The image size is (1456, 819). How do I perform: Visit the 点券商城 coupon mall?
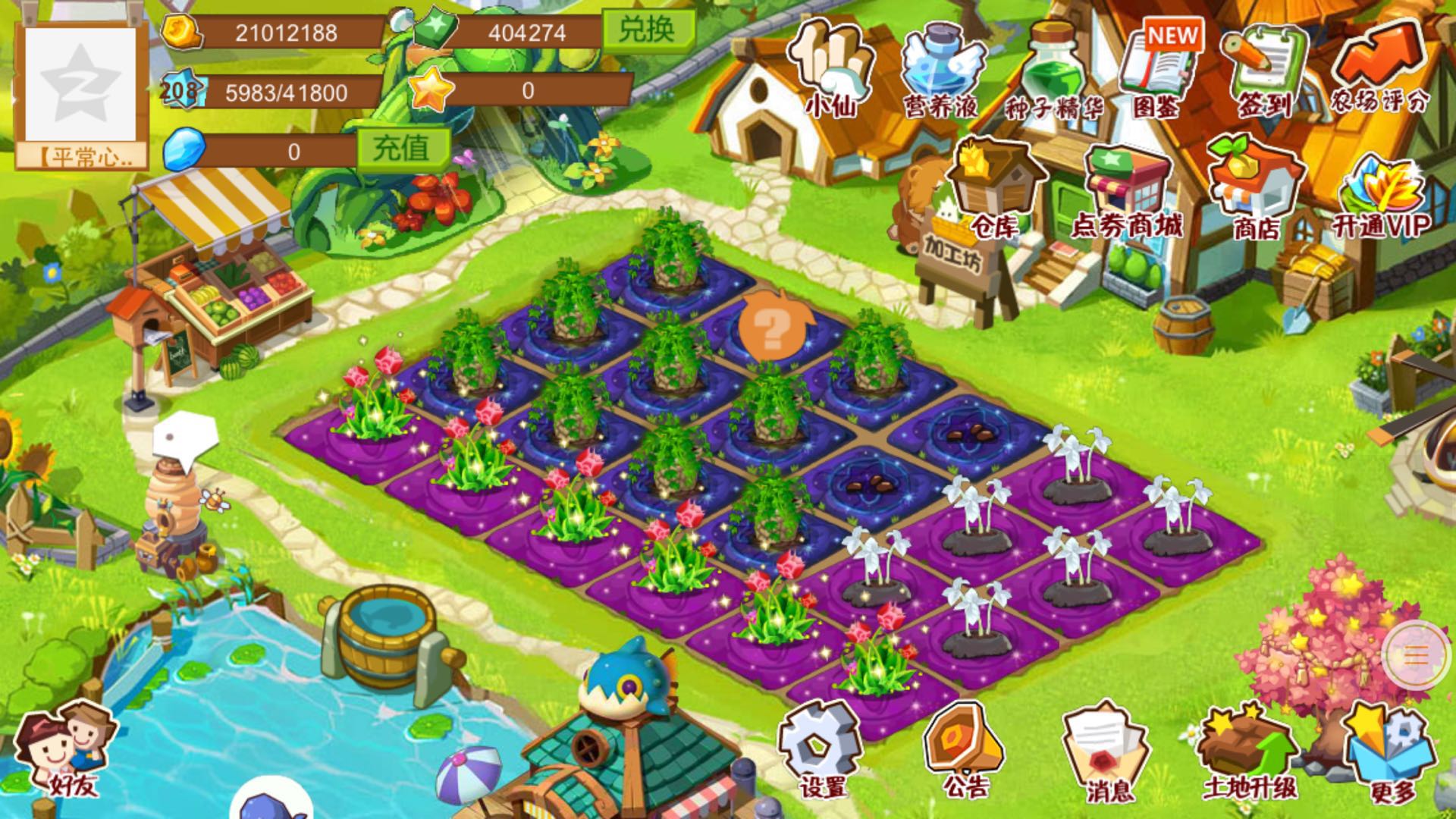pyautogui.click(x=1126, y=191)
